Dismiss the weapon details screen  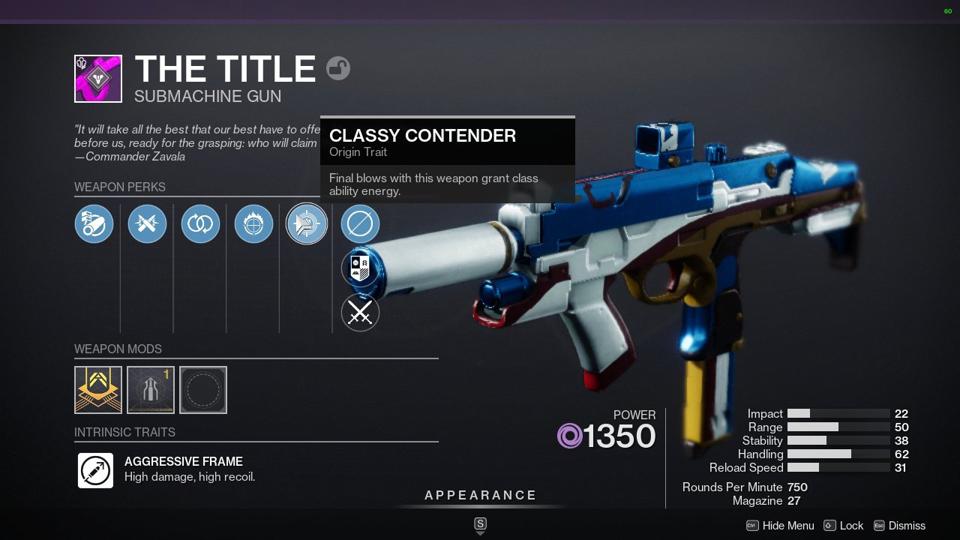[x=899, y=526]
